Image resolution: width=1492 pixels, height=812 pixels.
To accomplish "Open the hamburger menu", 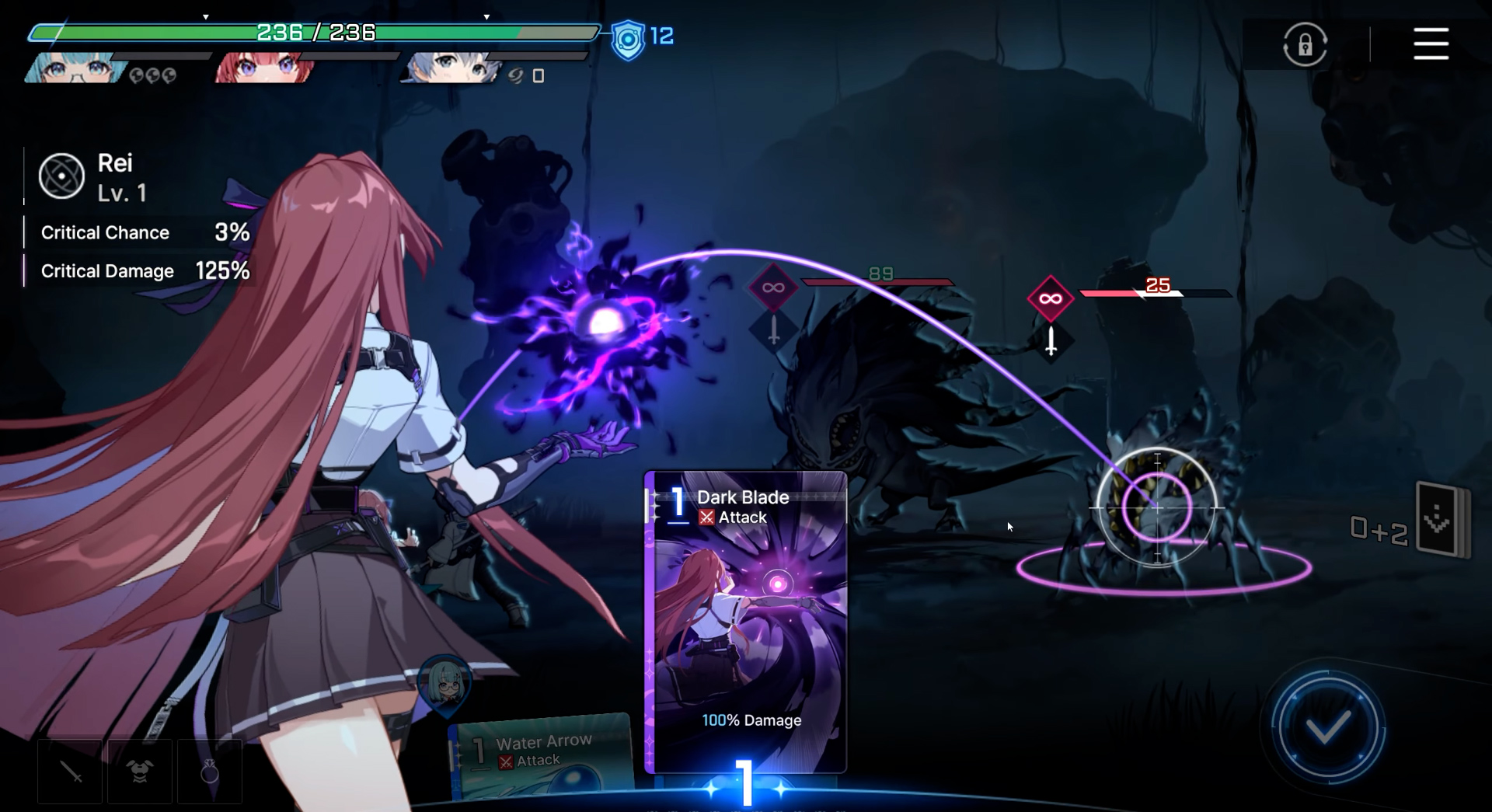I will tap(1431, 44).
